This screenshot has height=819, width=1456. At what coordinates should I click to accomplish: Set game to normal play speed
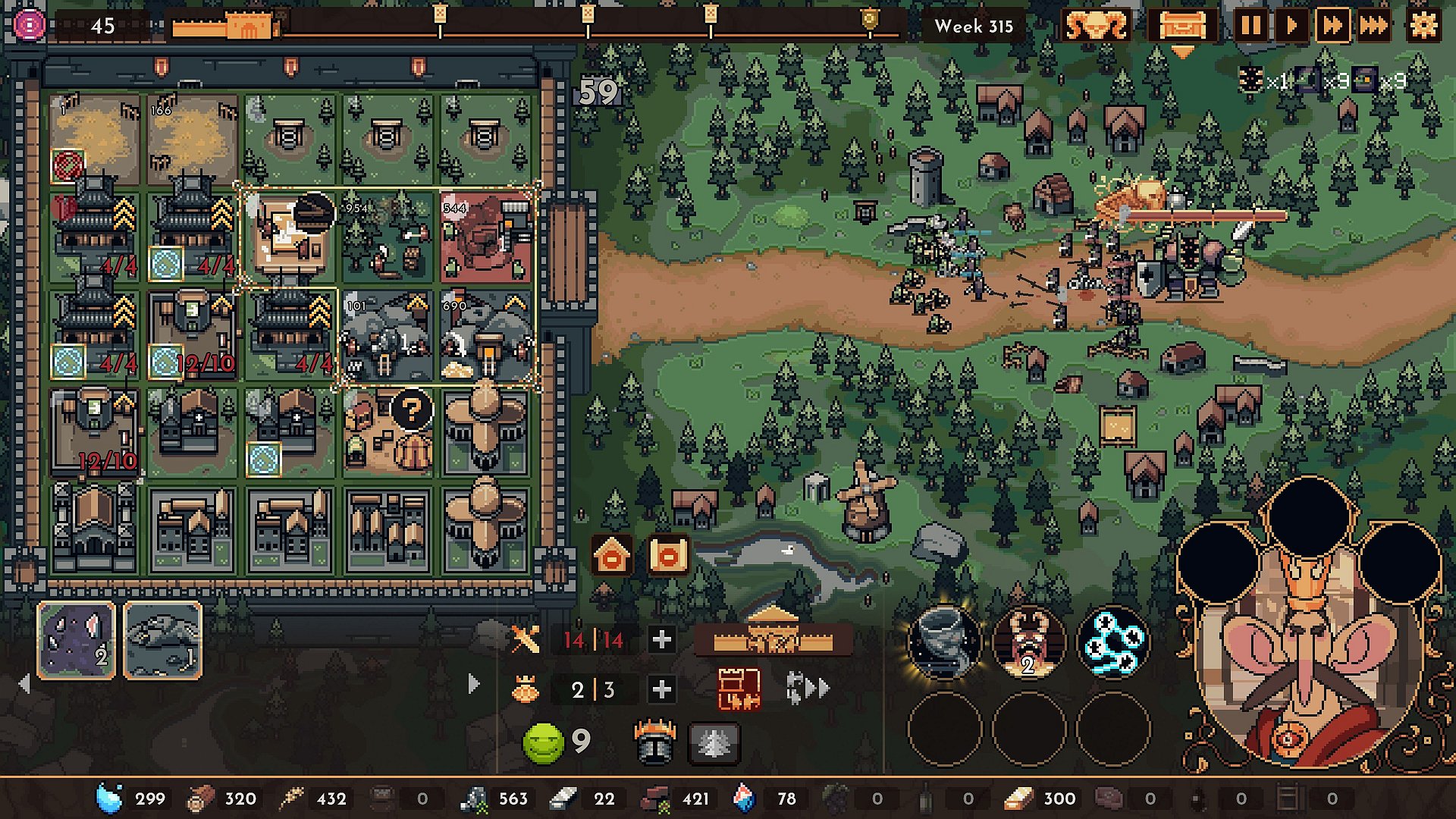(x=1291, y=27)
